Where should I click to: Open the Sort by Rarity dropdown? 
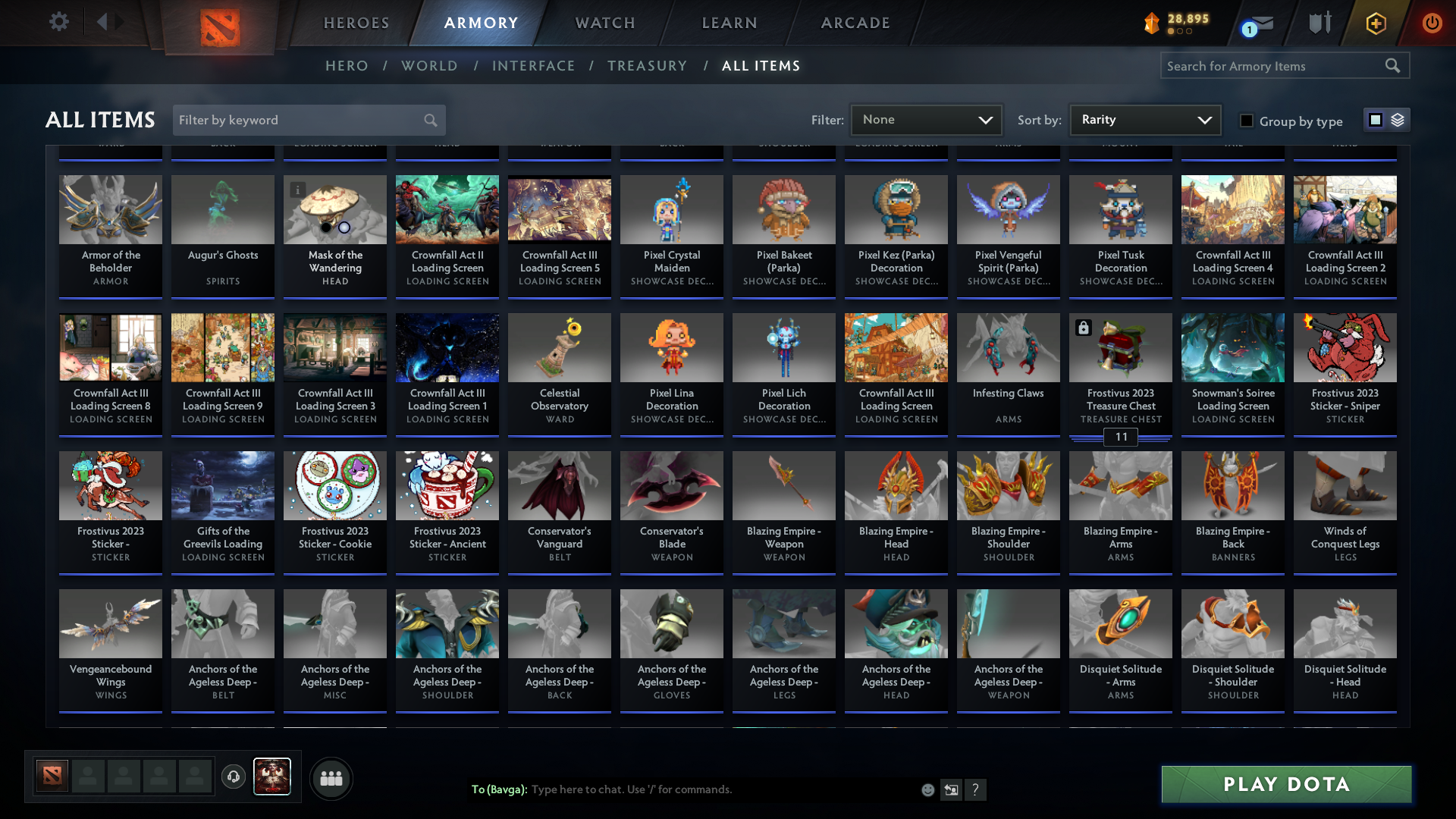pos(1144,119)
